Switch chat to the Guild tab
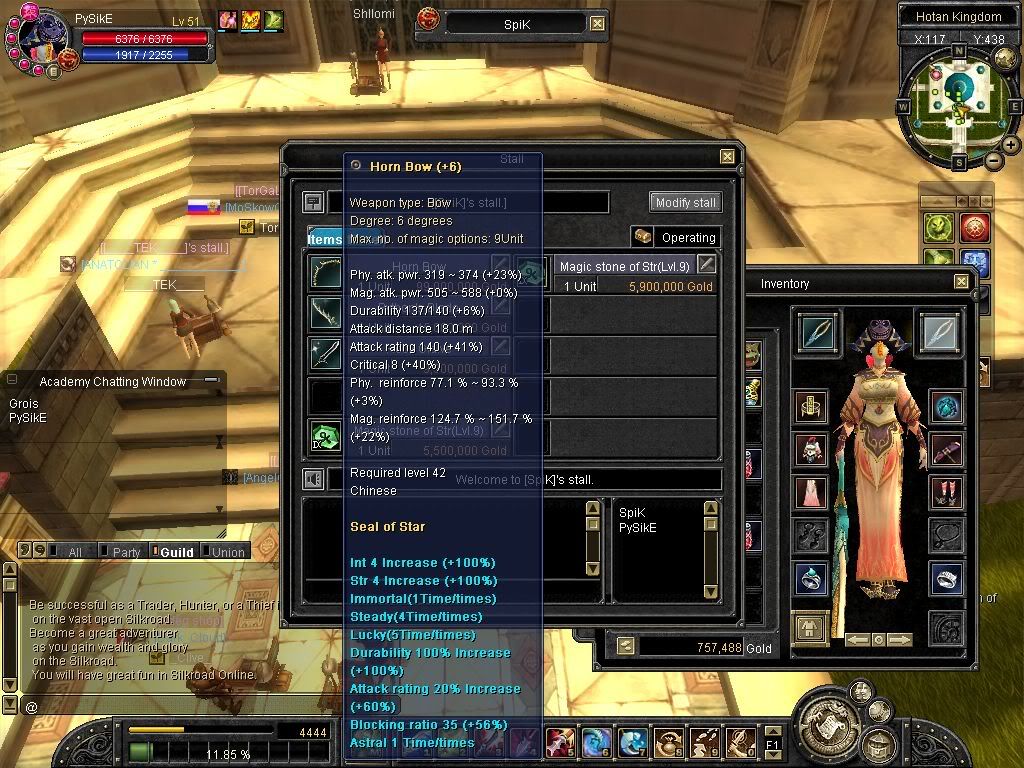1024x768 pixels. click(172, 551)
